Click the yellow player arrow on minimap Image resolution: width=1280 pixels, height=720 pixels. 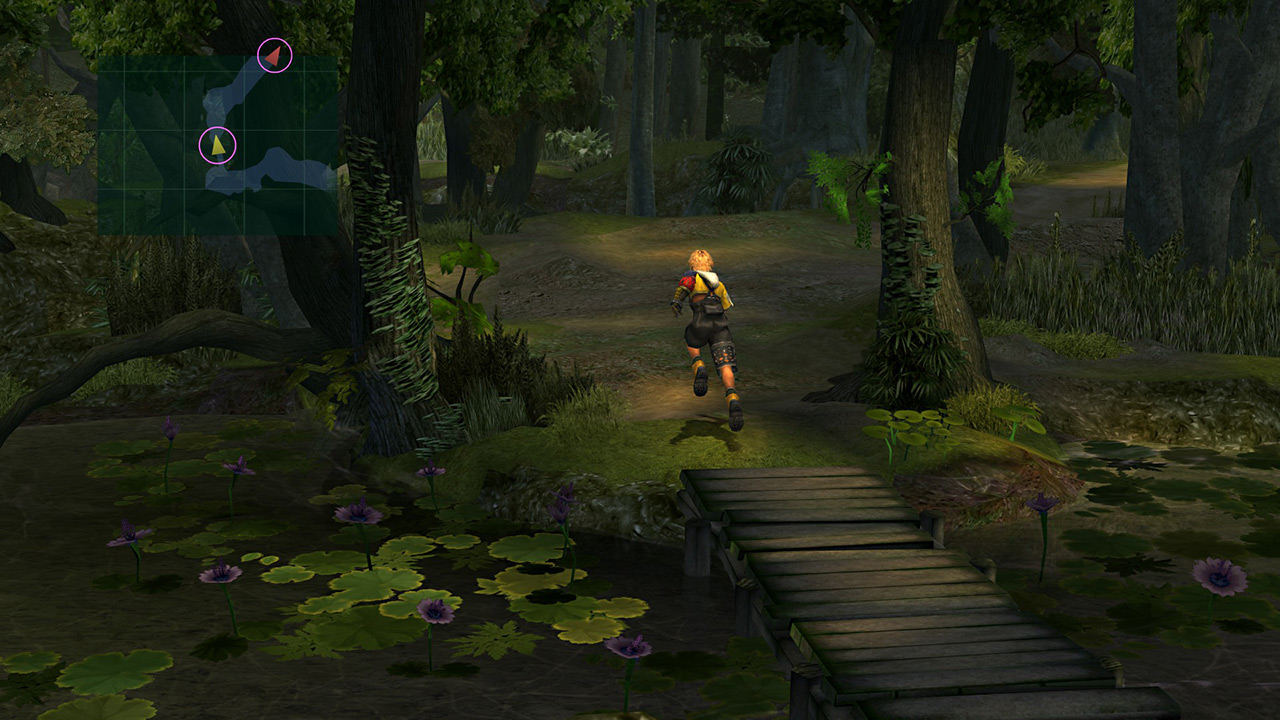click(217, 145)
